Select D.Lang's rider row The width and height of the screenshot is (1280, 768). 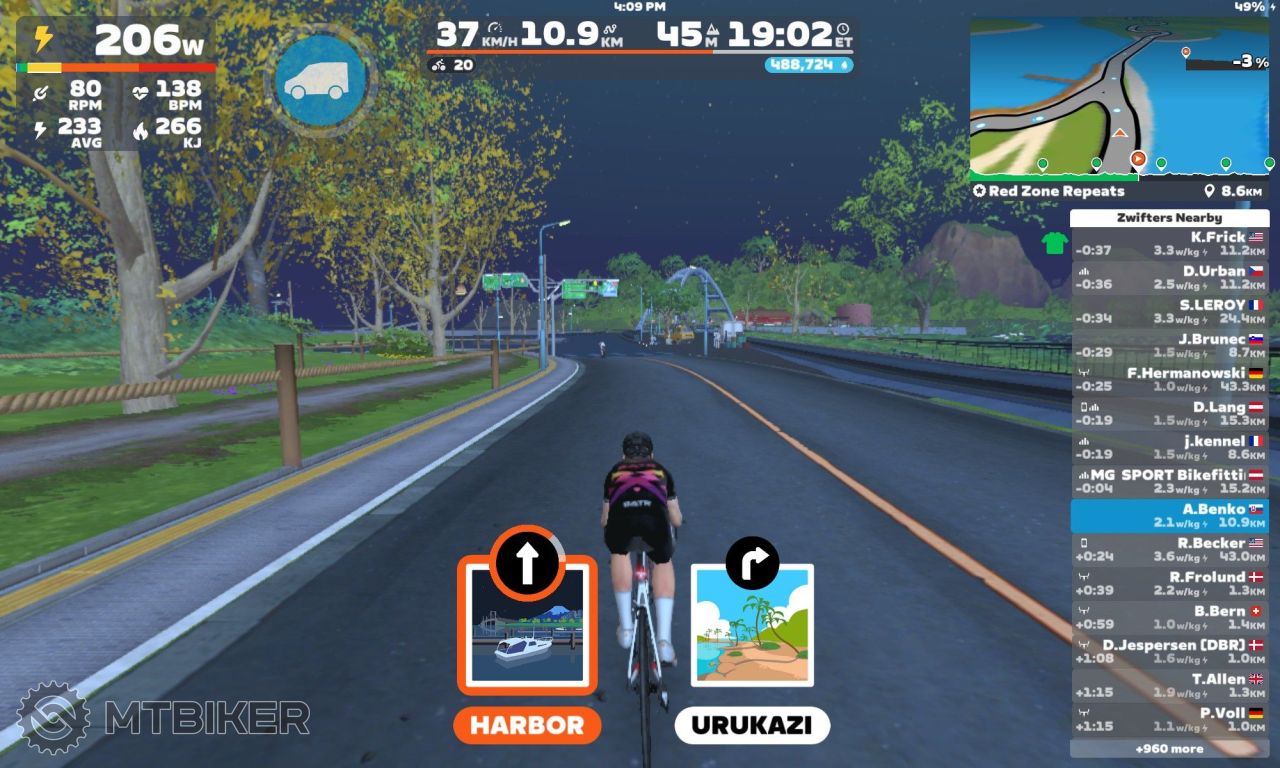coord(1169,414)
